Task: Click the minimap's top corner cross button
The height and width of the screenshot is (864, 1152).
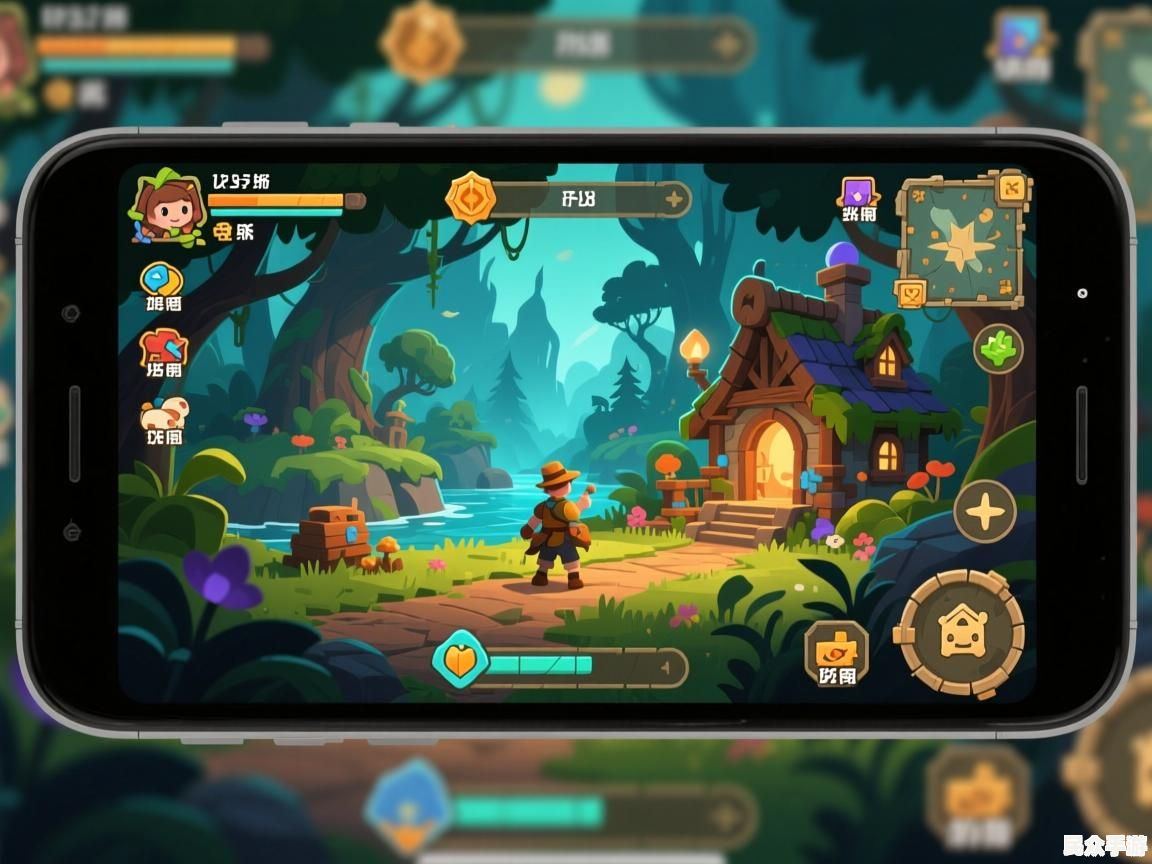Action: click(1011, 186)
